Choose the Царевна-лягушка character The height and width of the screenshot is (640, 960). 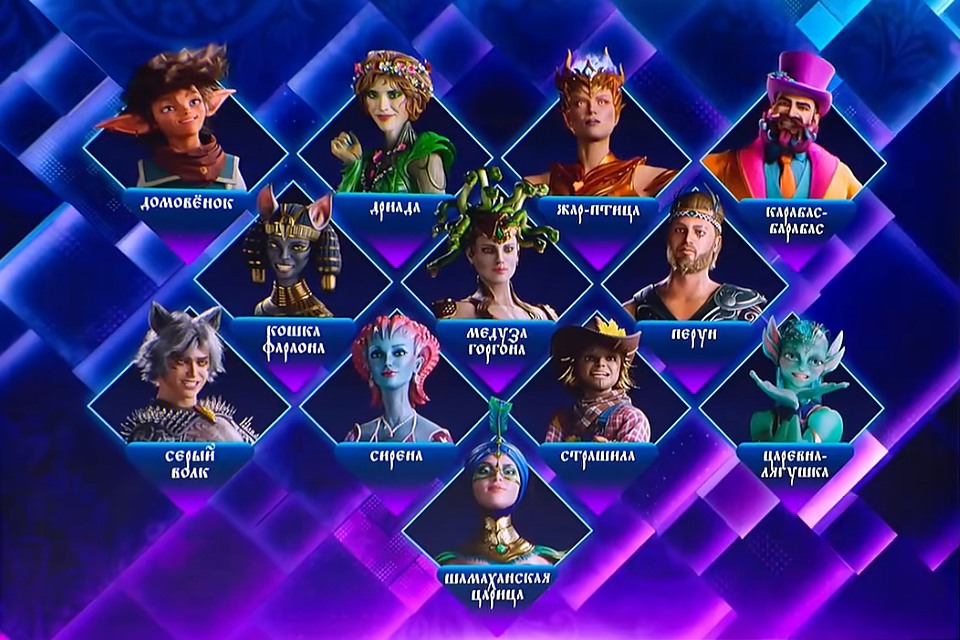pos(796,385)
